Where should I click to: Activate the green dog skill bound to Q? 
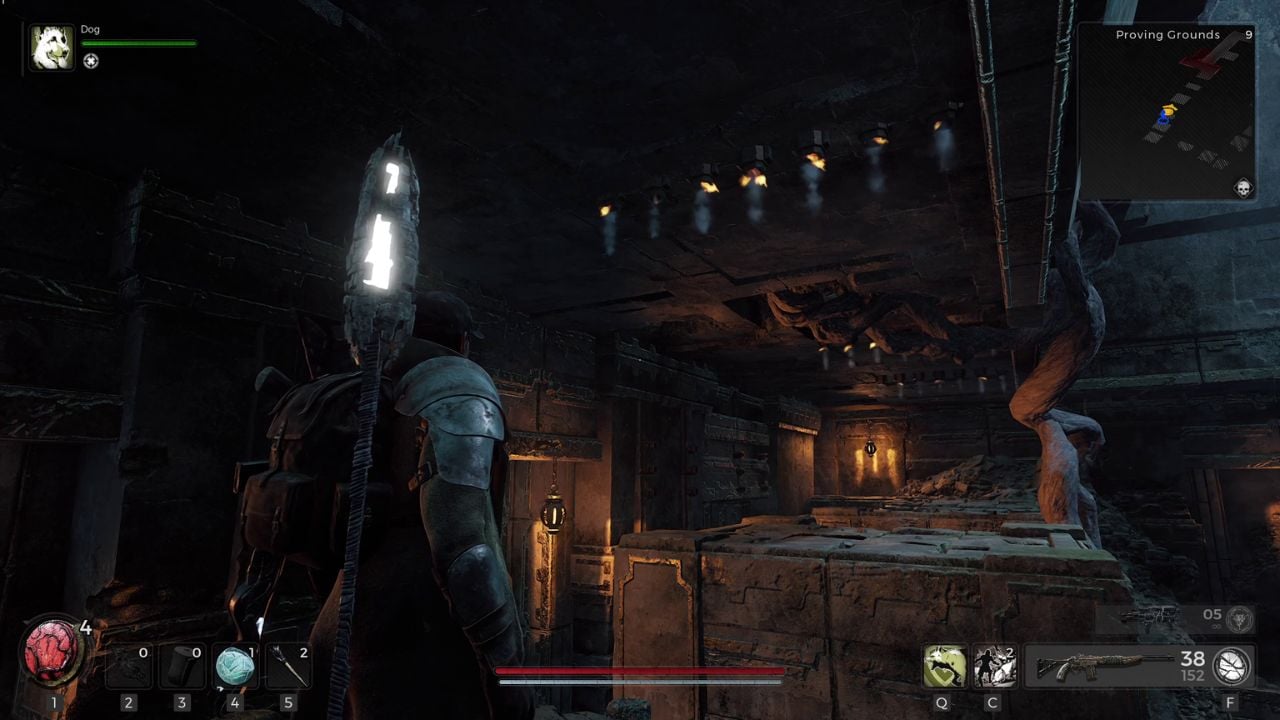[x=945, y=665]
